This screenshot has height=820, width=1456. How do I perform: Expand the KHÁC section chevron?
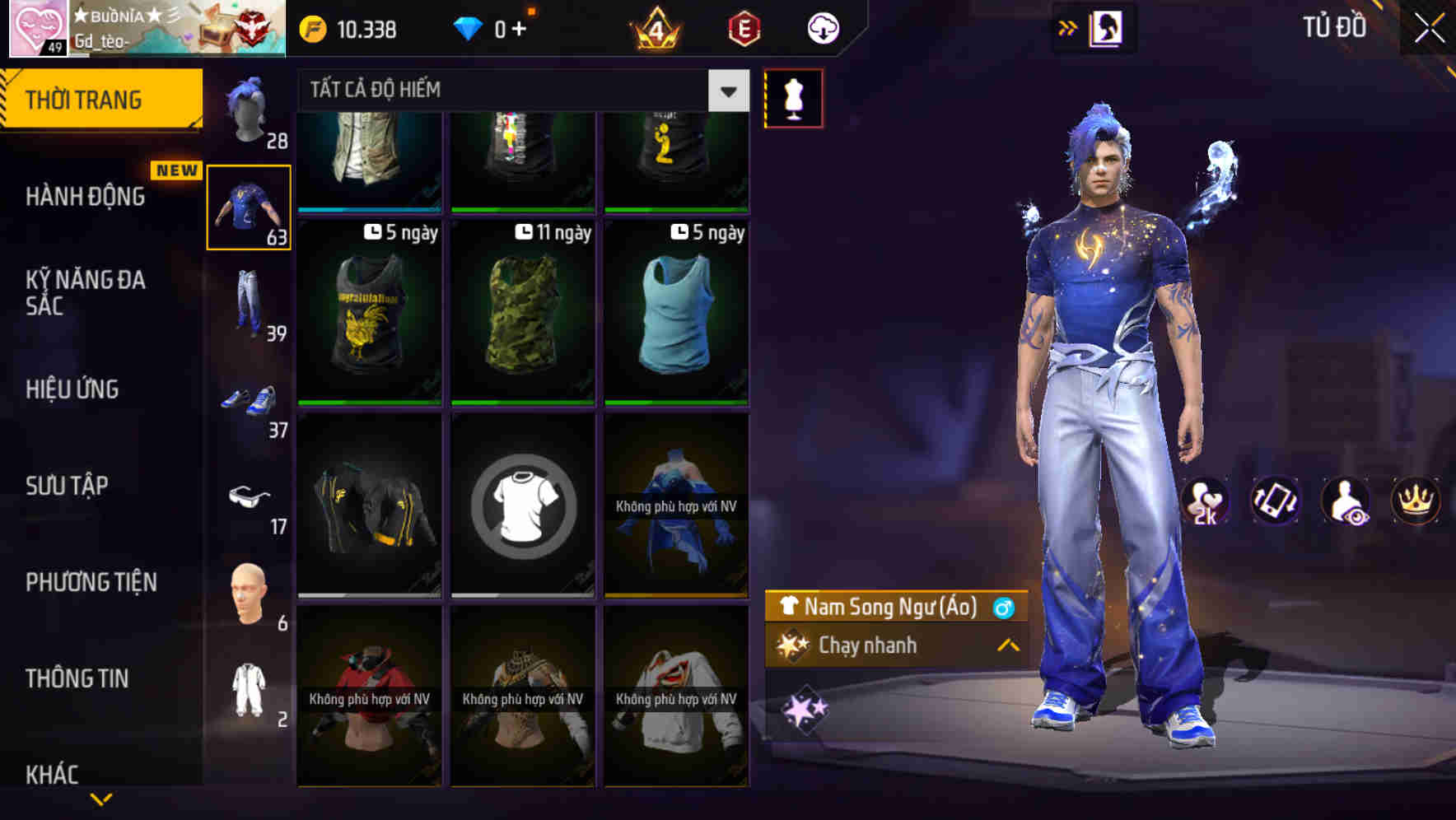coord(101,797)
